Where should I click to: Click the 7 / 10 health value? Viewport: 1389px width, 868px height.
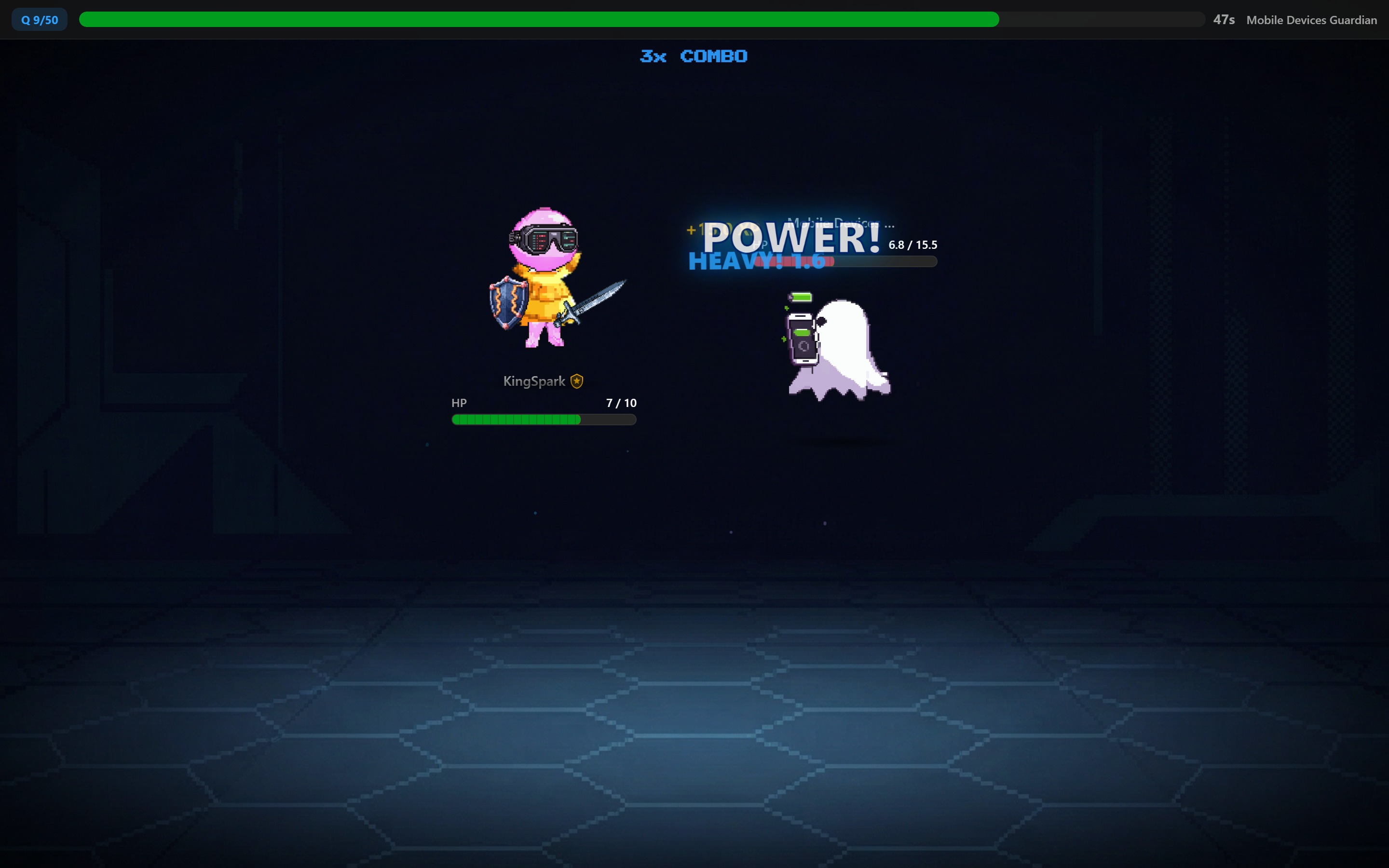click(x=622, y=403)
